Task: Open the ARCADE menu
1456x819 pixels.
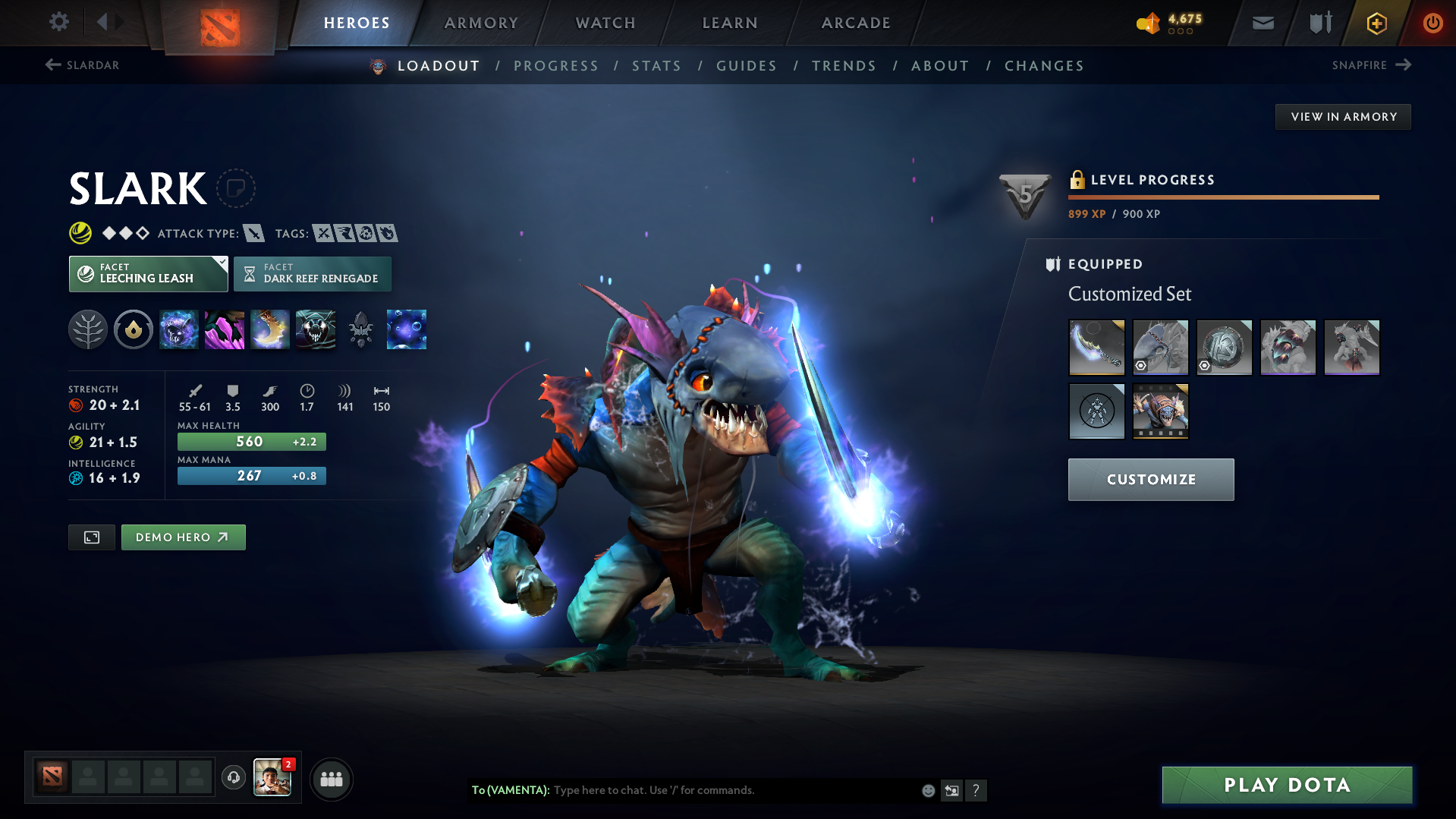Action: pos(855,23)
